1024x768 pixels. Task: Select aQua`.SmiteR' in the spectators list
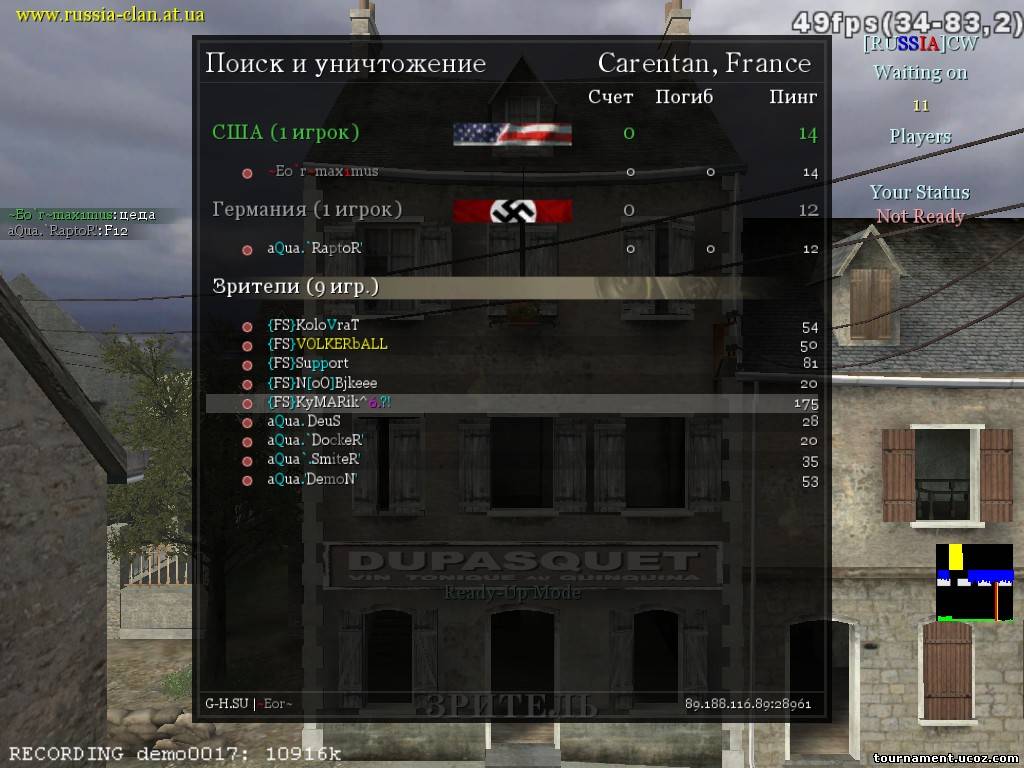coord(313,460)
